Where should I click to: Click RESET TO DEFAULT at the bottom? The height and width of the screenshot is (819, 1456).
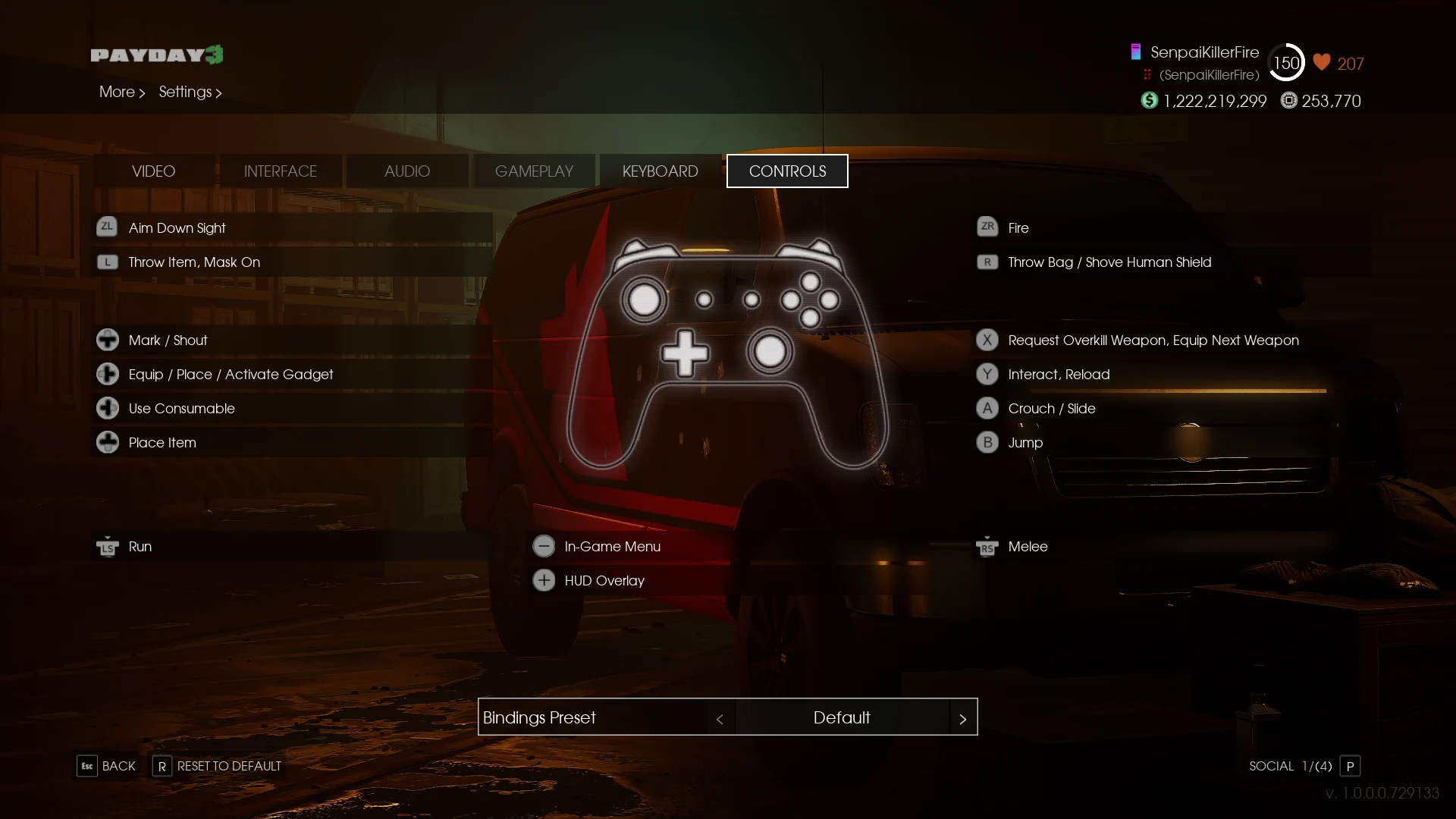(229, 766)
